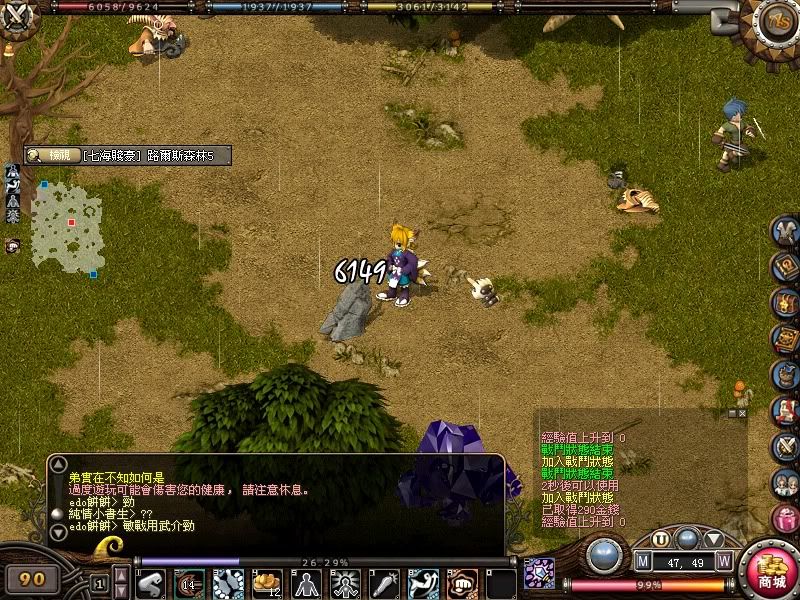Image resolution: width=800 pixels, height=600 pixels.
Task: Click the fist buff status icon
Action: click(x=12, y=245)
